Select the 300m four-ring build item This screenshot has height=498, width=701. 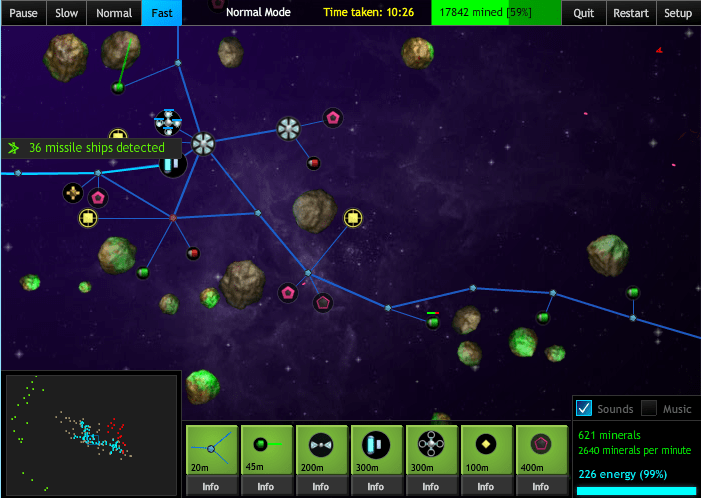point(431,449)
